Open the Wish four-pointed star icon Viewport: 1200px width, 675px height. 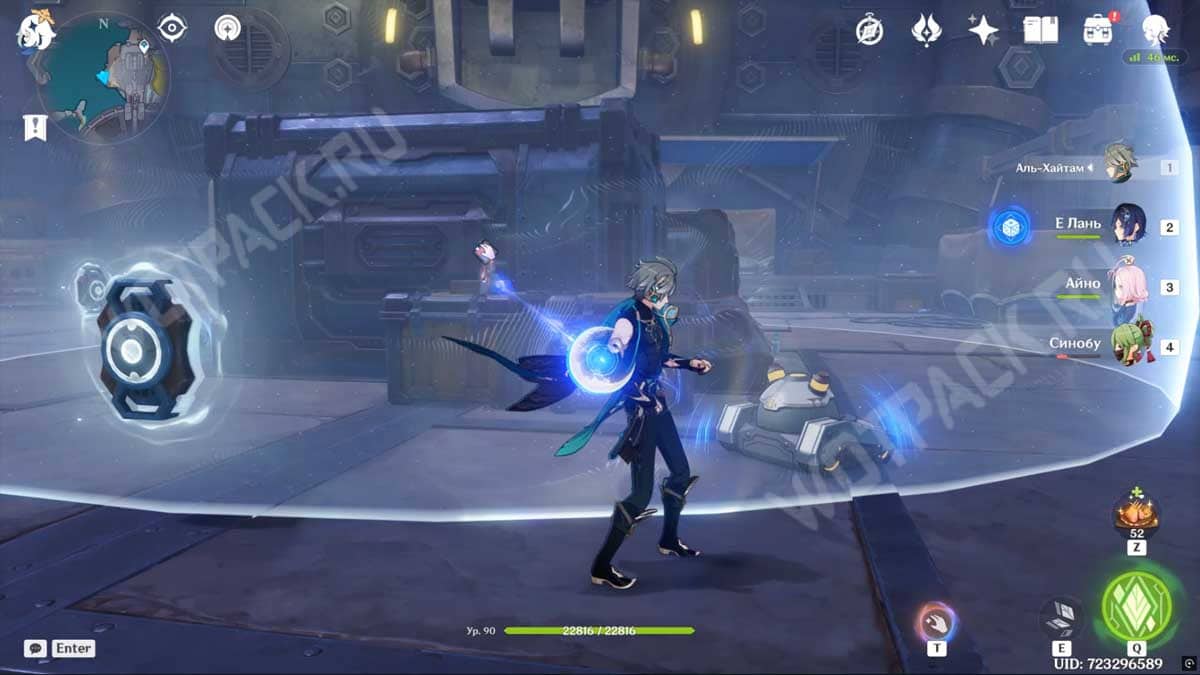point(983,30)
